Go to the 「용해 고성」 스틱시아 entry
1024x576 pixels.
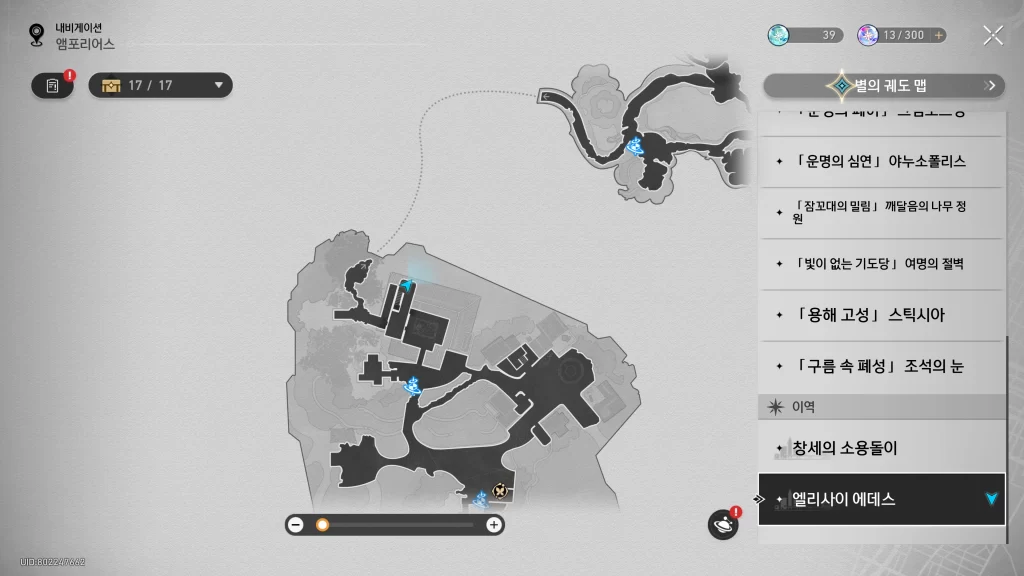880,315
